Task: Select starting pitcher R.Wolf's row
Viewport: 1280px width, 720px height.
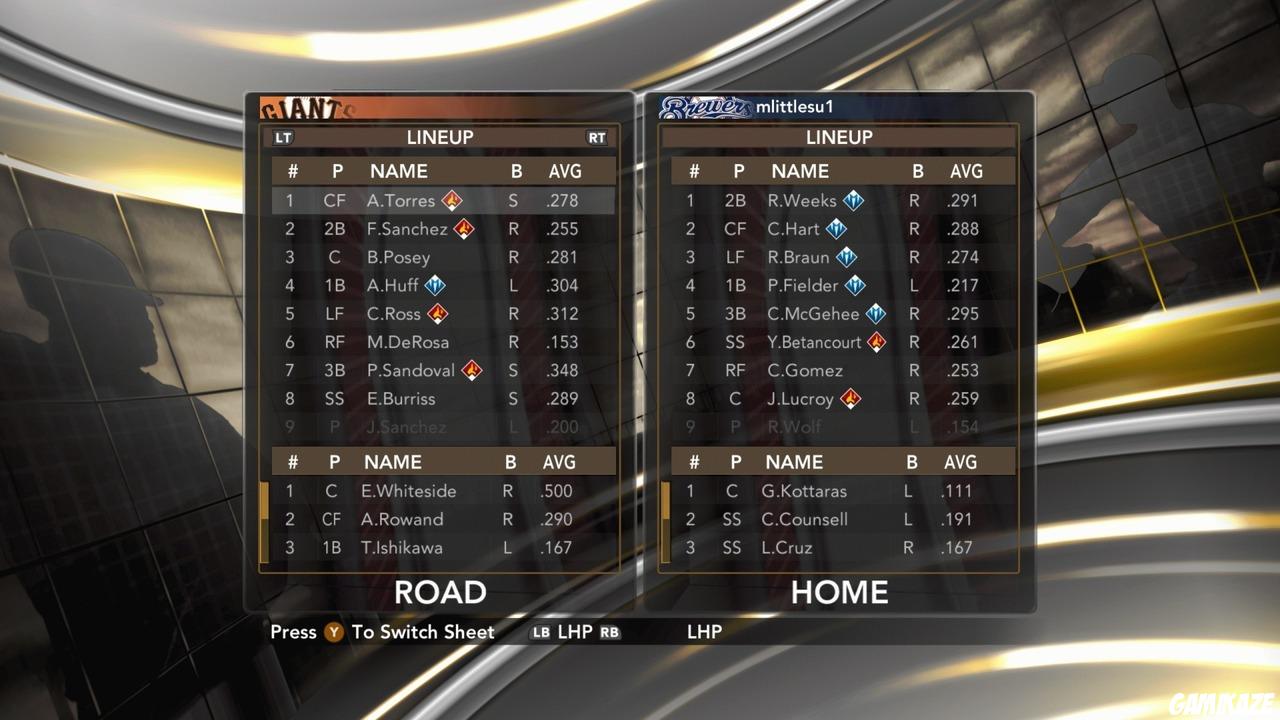Action: [840, 428]
